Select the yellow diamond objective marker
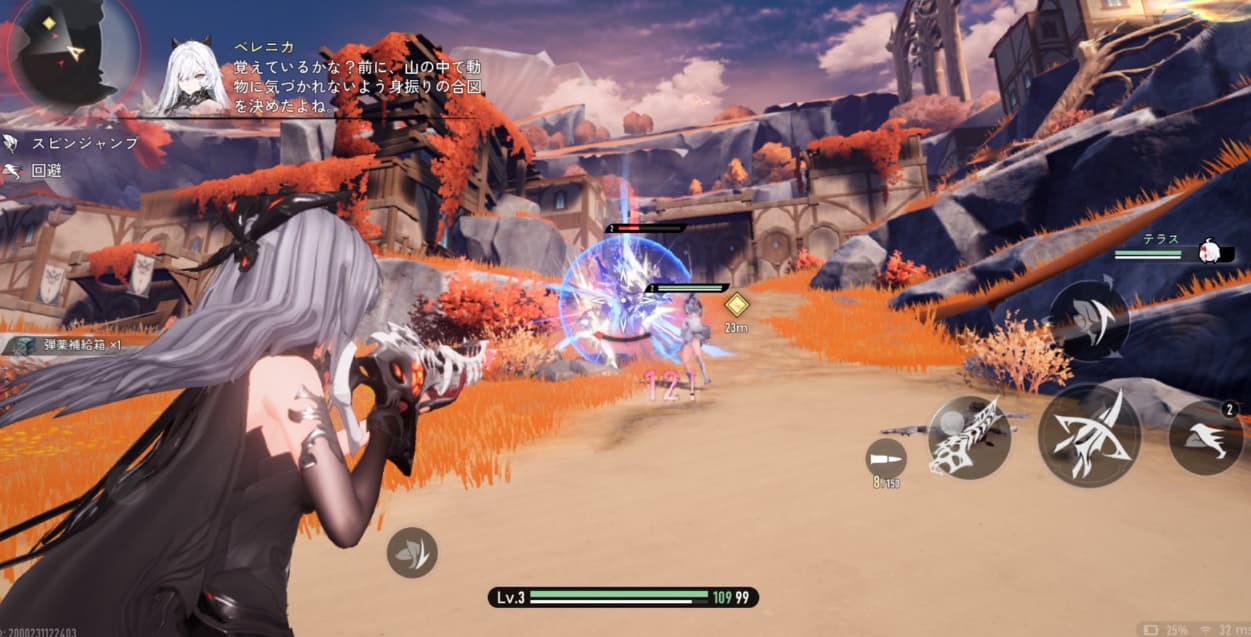1251x637 pixels. tap(737, 305)
